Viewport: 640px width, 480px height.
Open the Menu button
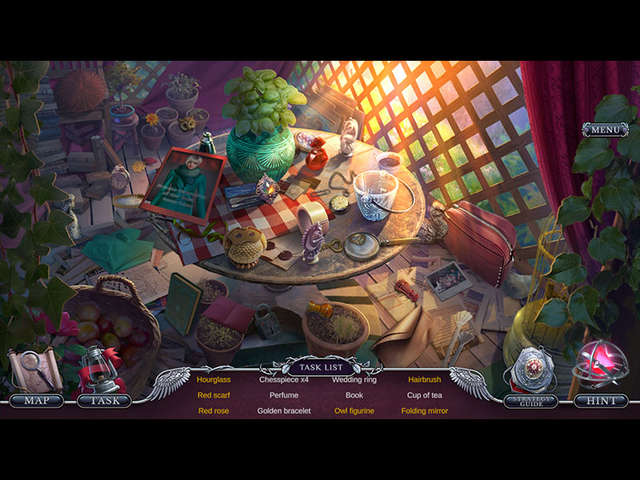pos(605,130)
